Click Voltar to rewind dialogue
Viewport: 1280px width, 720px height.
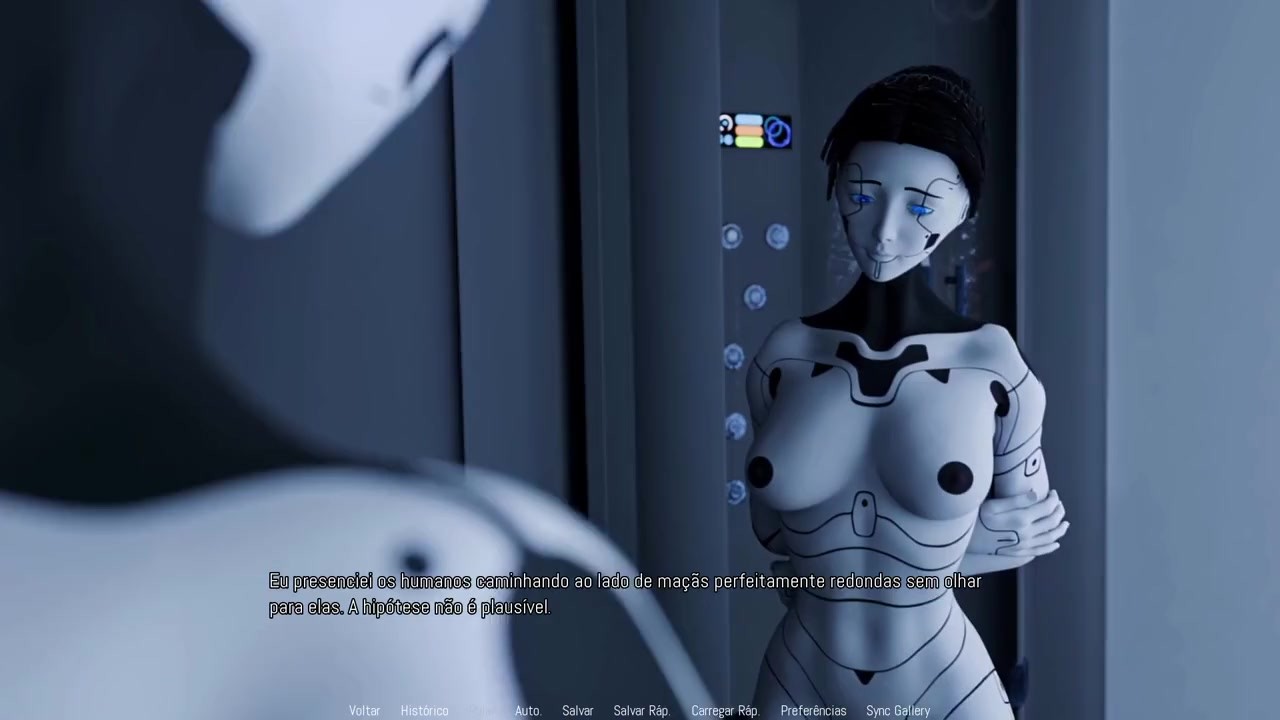point(364,710)
